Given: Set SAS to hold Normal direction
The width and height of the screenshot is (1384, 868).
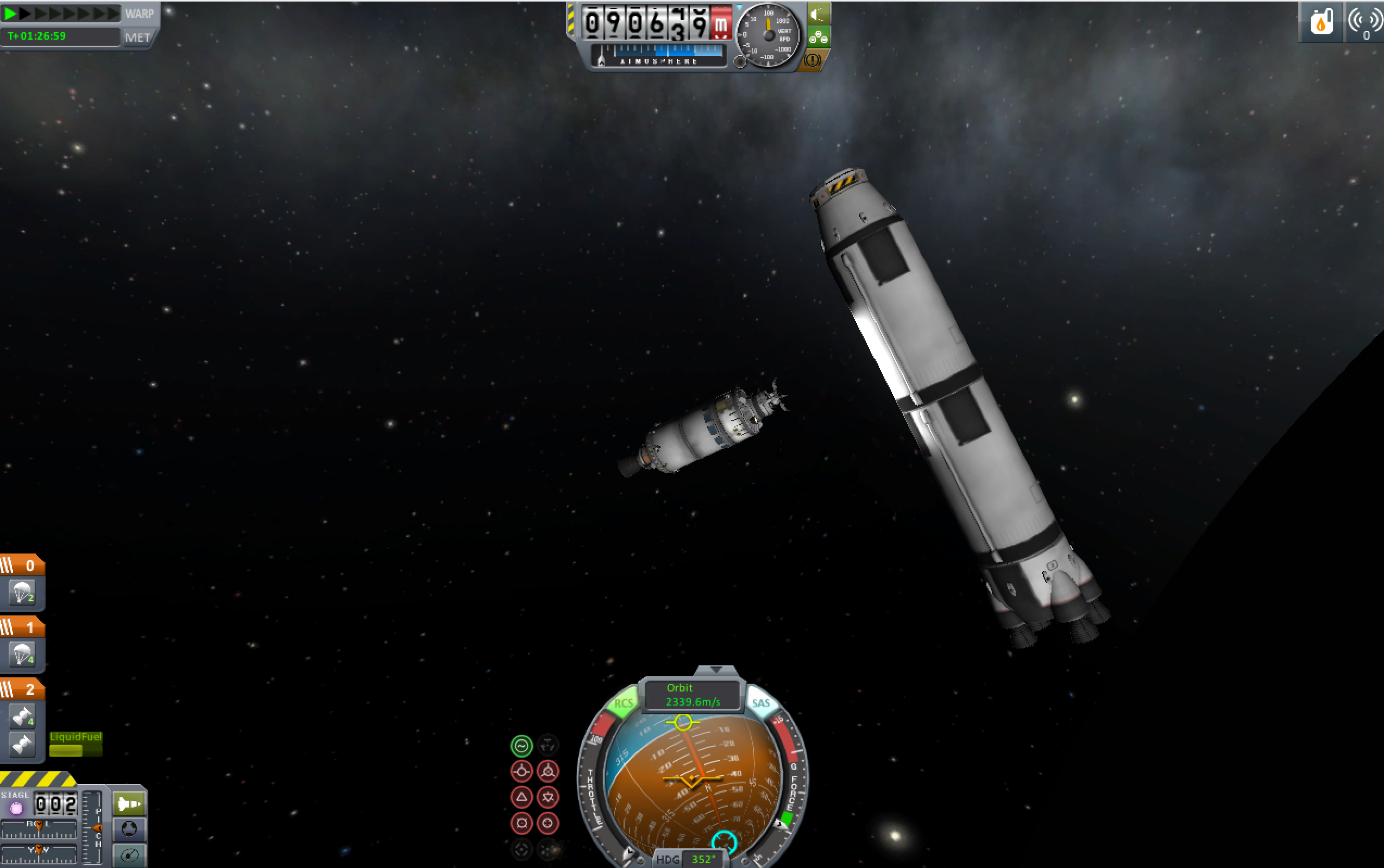Looking at the screenshot, I should click(521, 797).
